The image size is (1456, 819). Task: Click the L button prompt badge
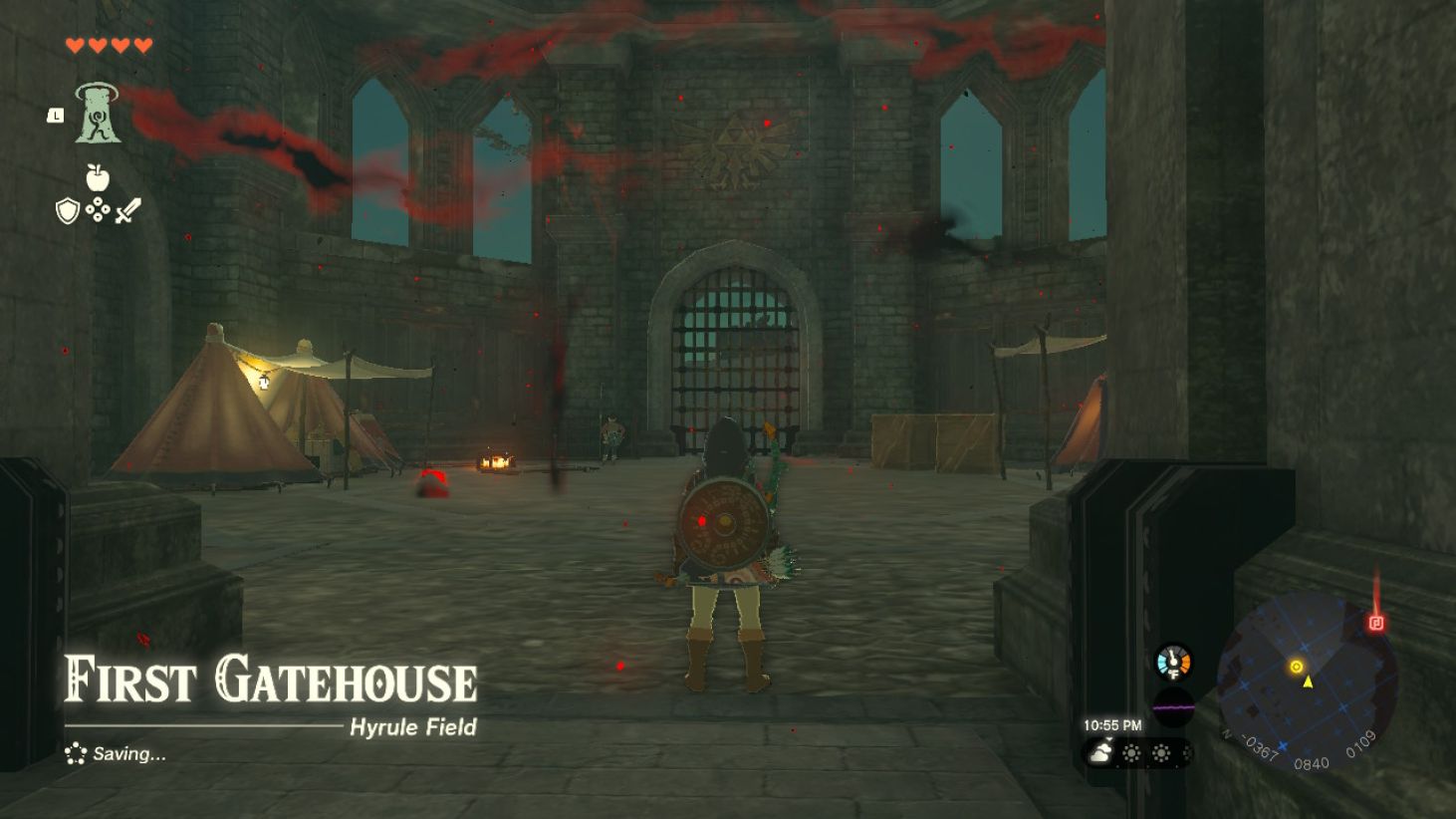point(56,116)
